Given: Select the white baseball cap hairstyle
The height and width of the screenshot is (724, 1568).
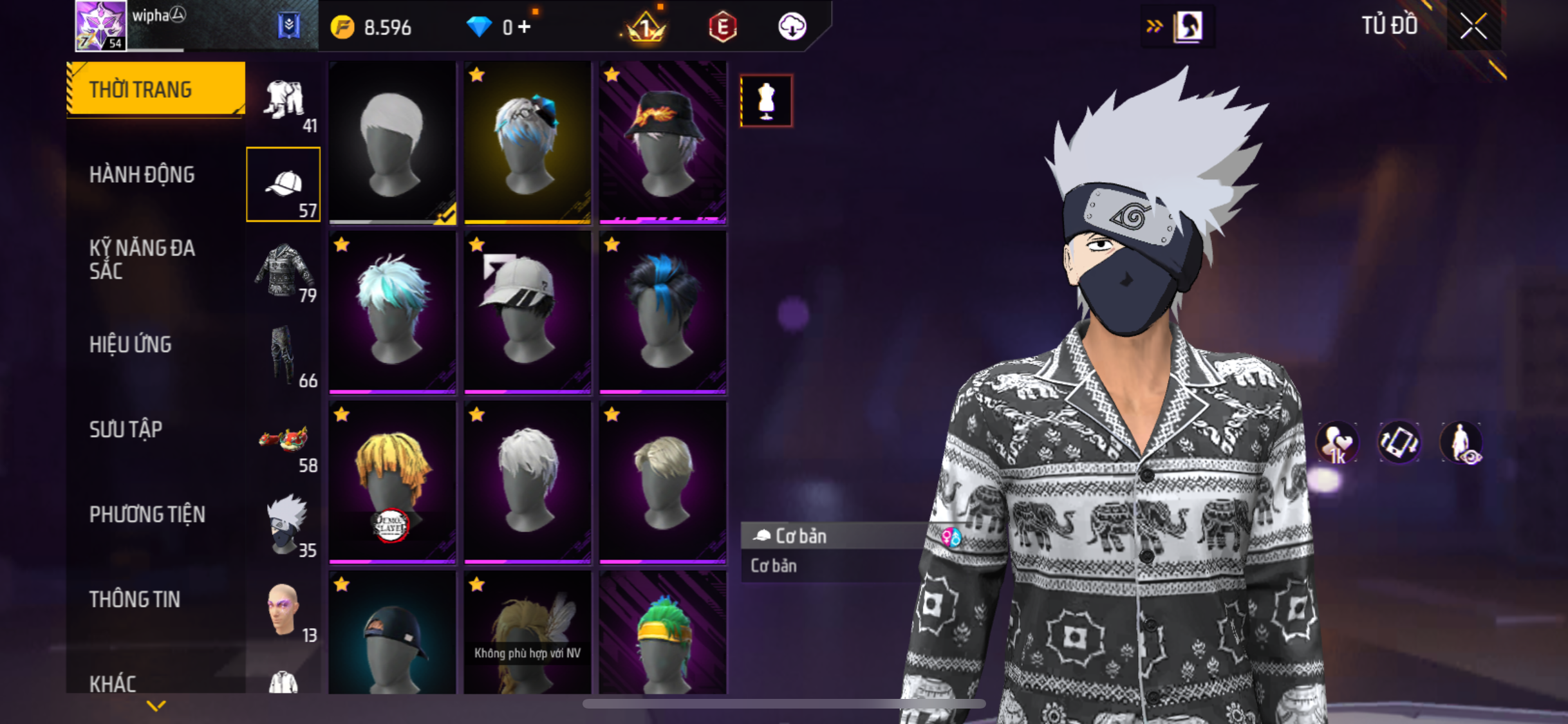Looking at the screenshot, I should click(x=527, y=312).
